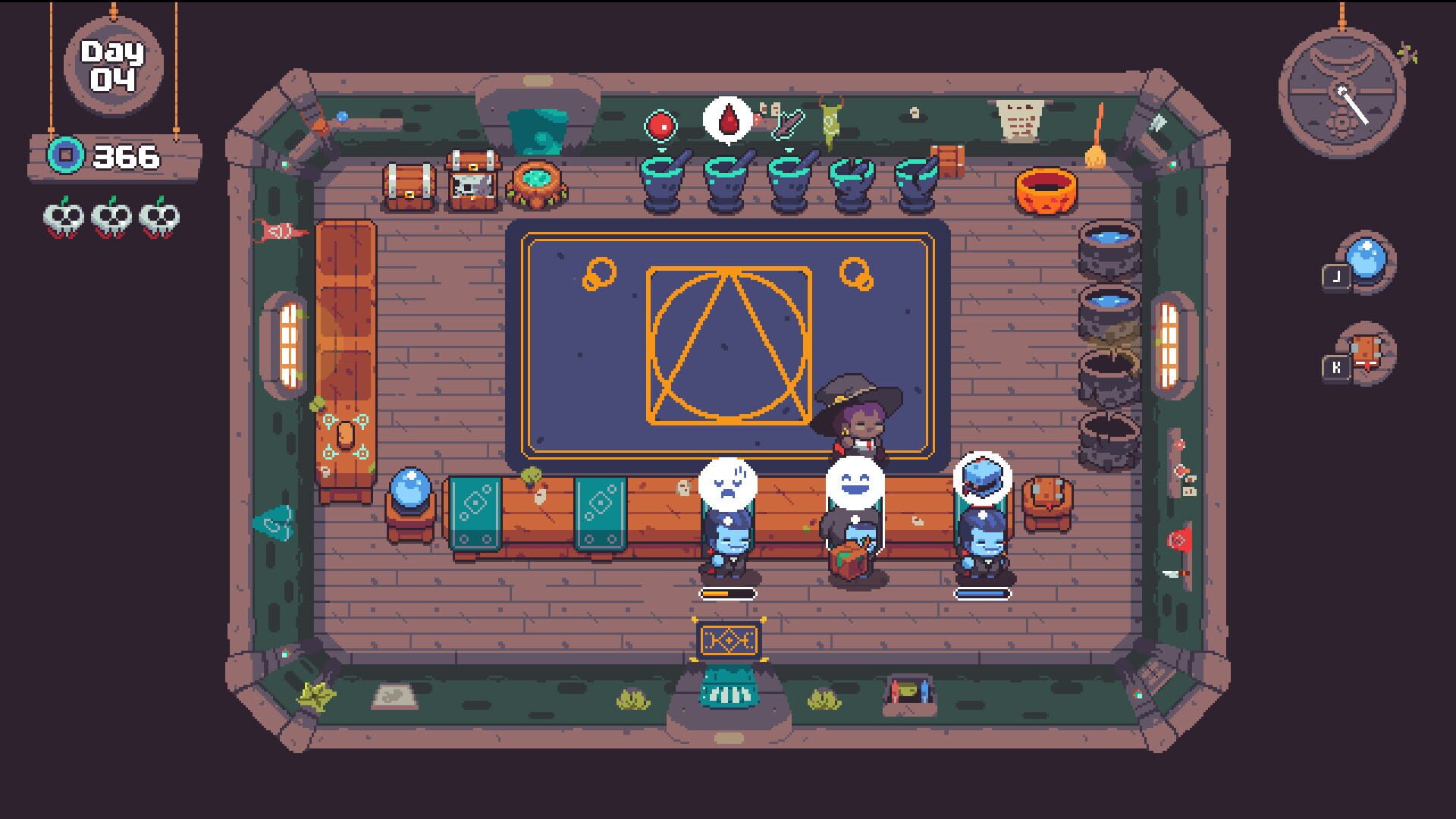Open the left treasure chest

408,182
